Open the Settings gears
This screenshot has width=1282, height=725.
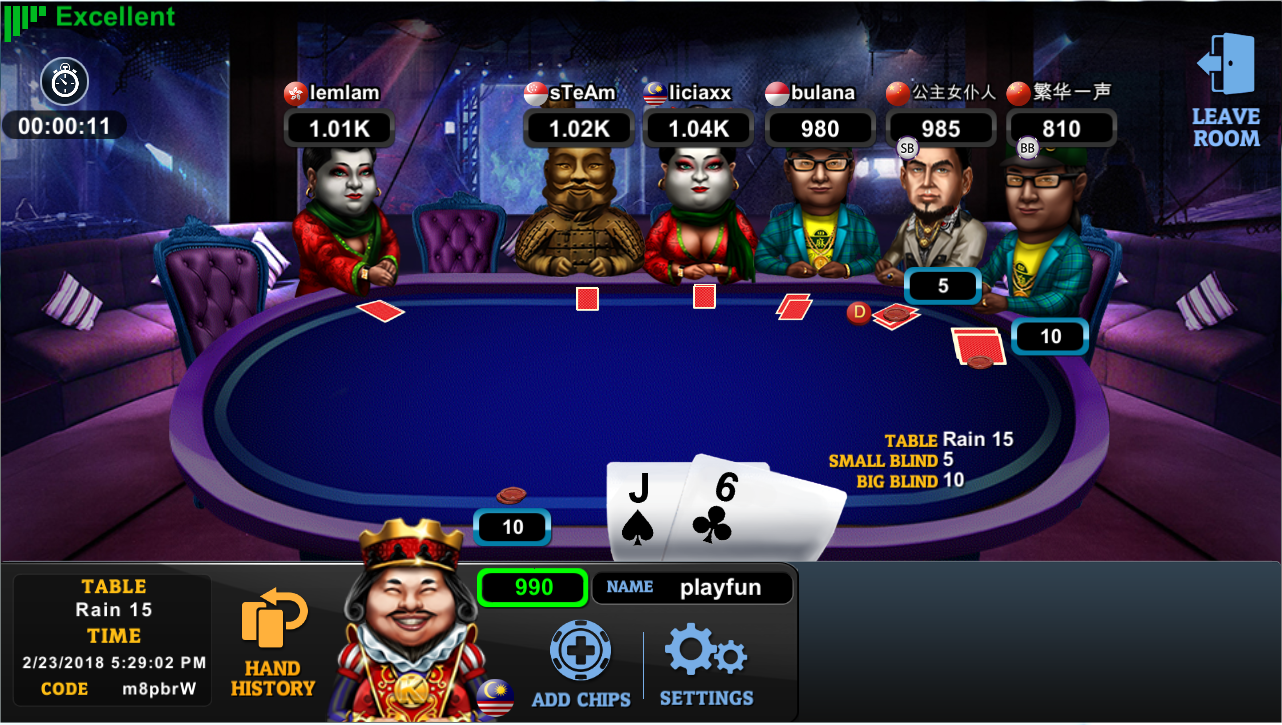[x=706, y=666]
